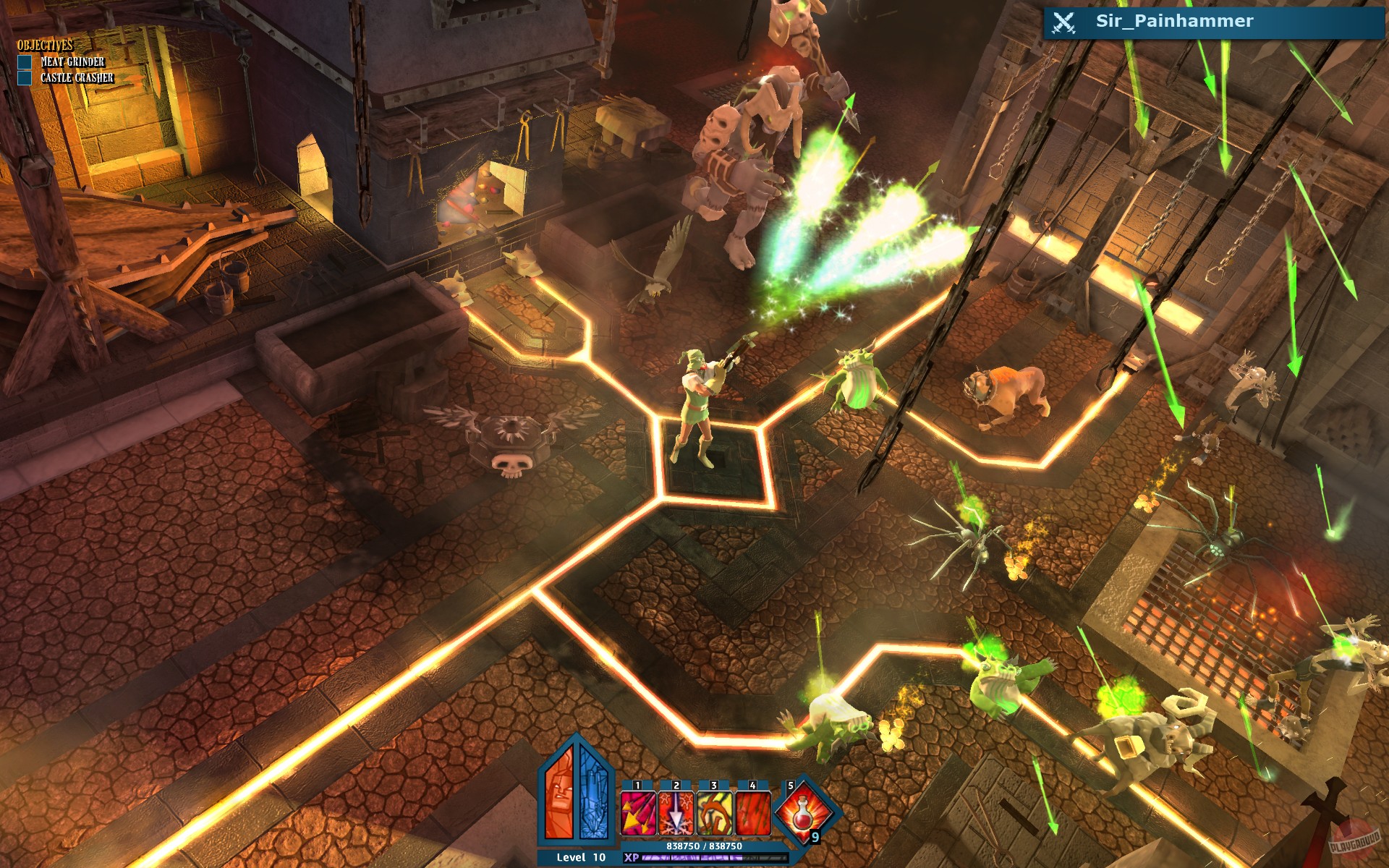Click the purple XP progress bar

[693, 859]
